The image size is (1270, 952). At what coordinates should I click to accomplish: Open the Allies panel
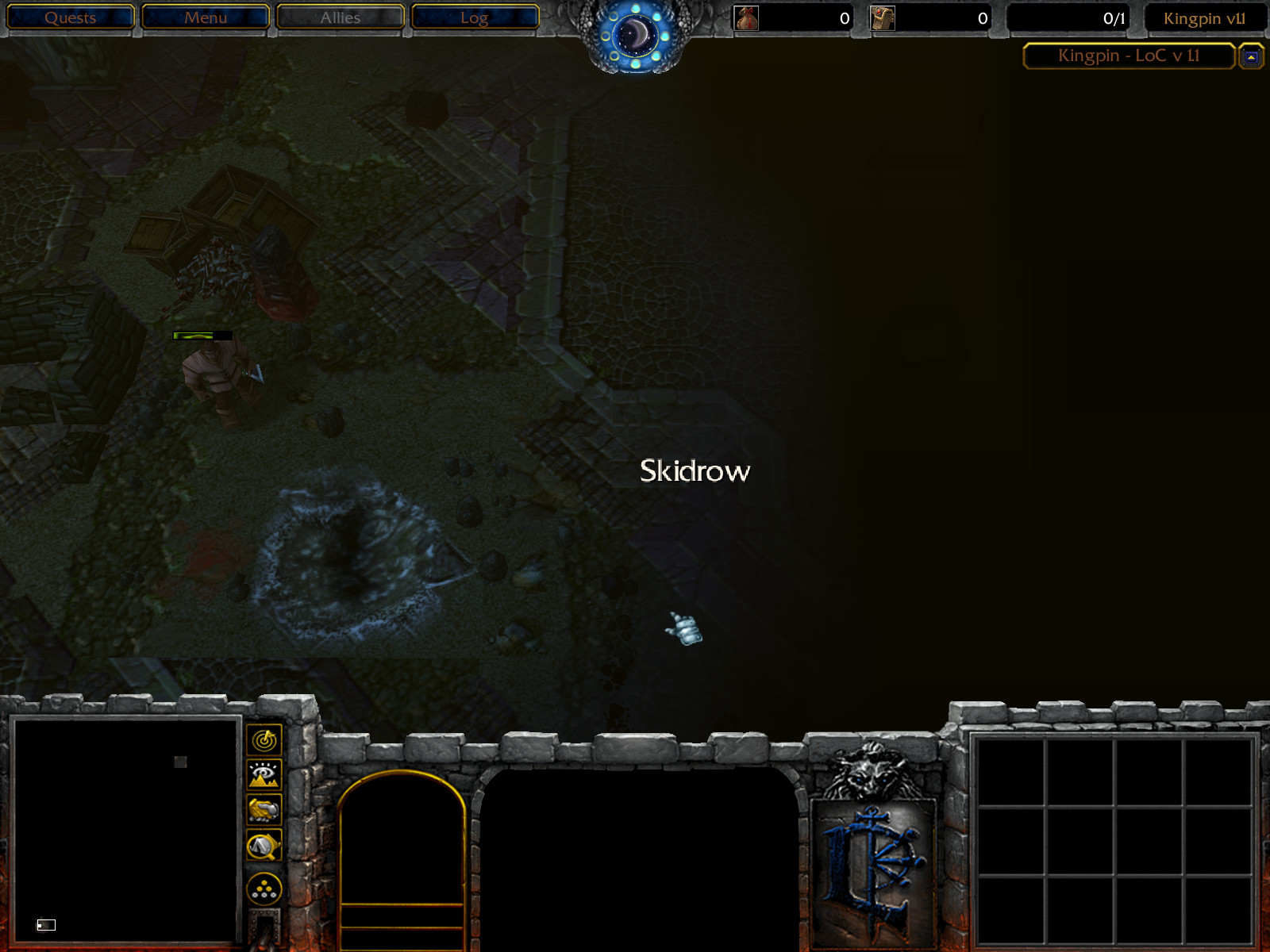(341, 17)
